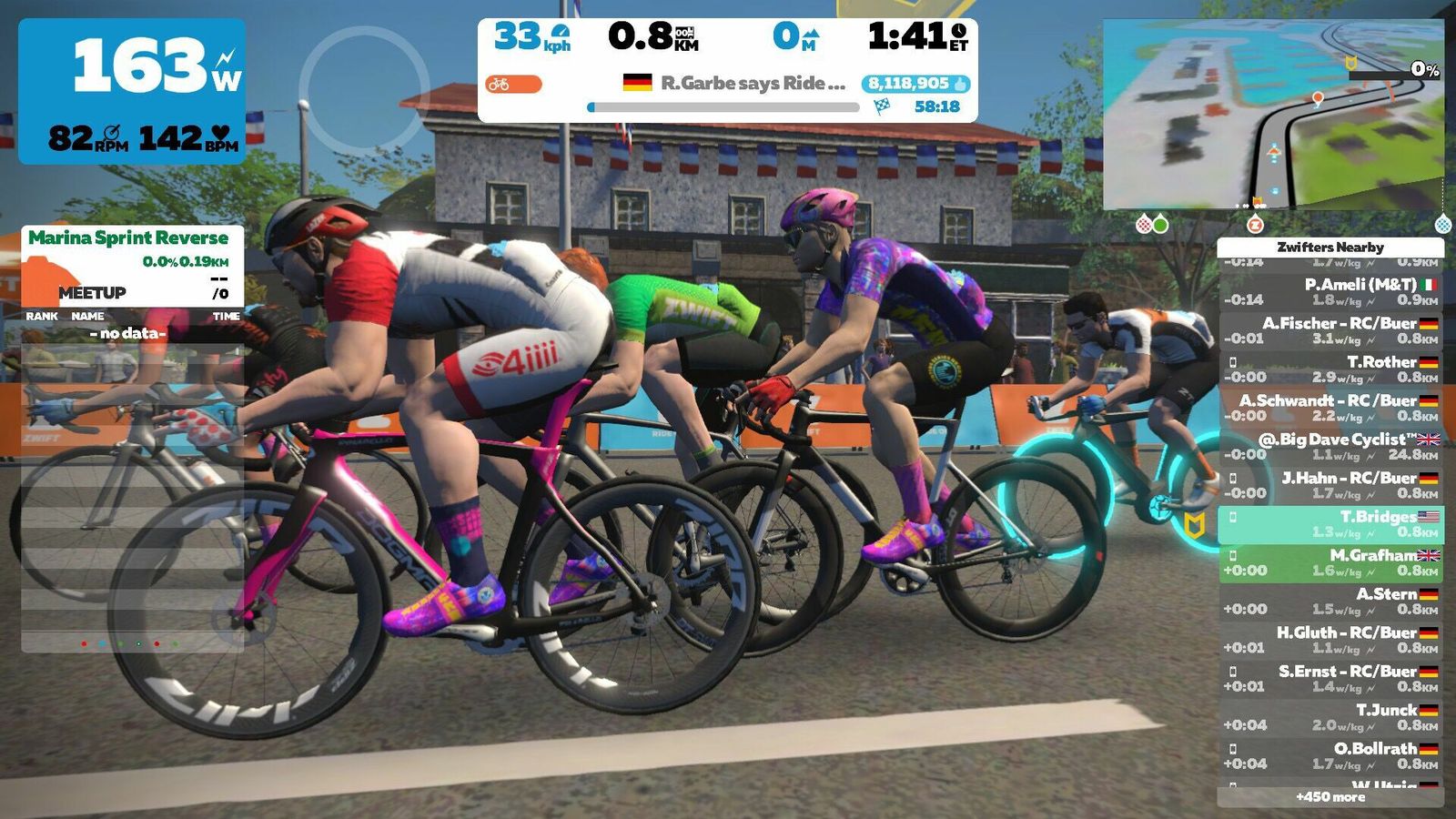Image resolution: width=1456 pixels, height=819 pixels.
Task: Select rider P.Ameli (M&T) in nearby list
Action: coord(1330,291)
